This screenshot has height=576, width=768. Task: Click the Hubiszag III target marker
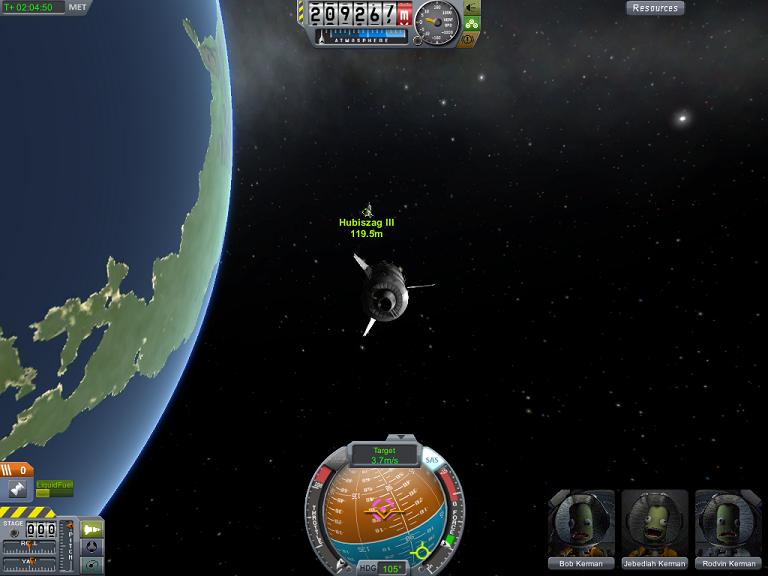367,211
